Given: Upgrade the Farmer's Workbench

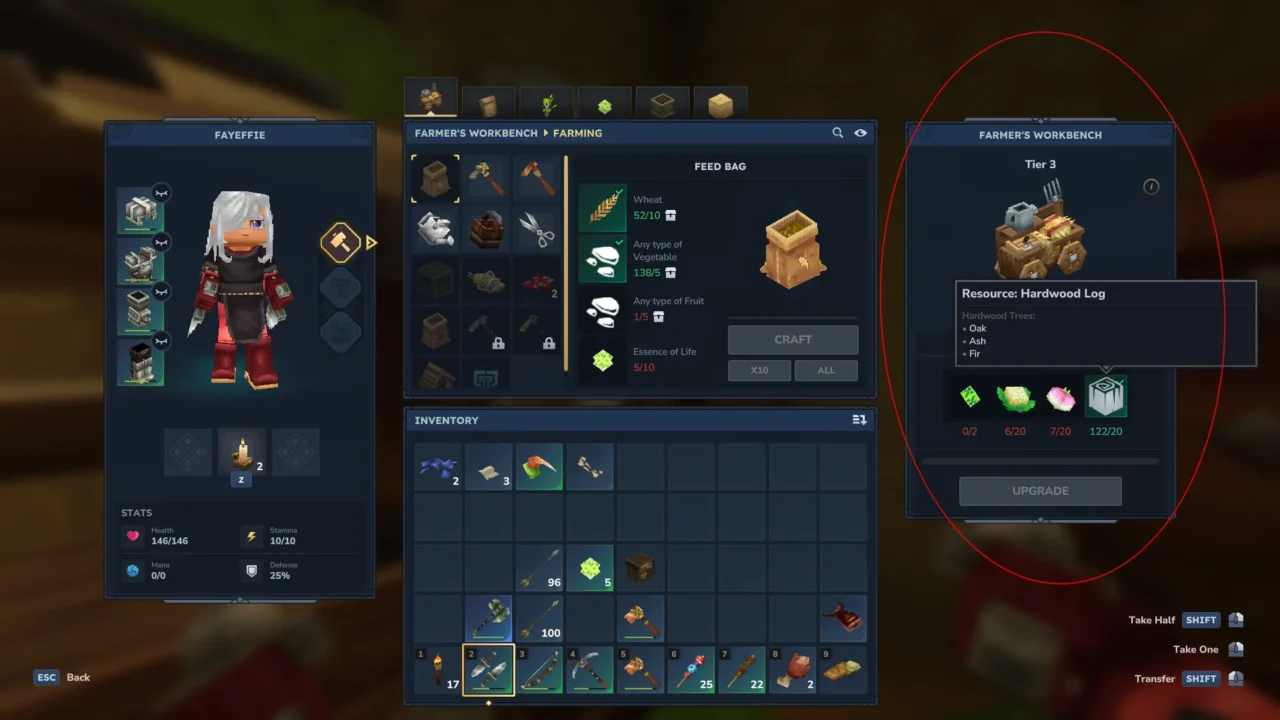Looking at the screenshot, I should [x=1040, y=491].
